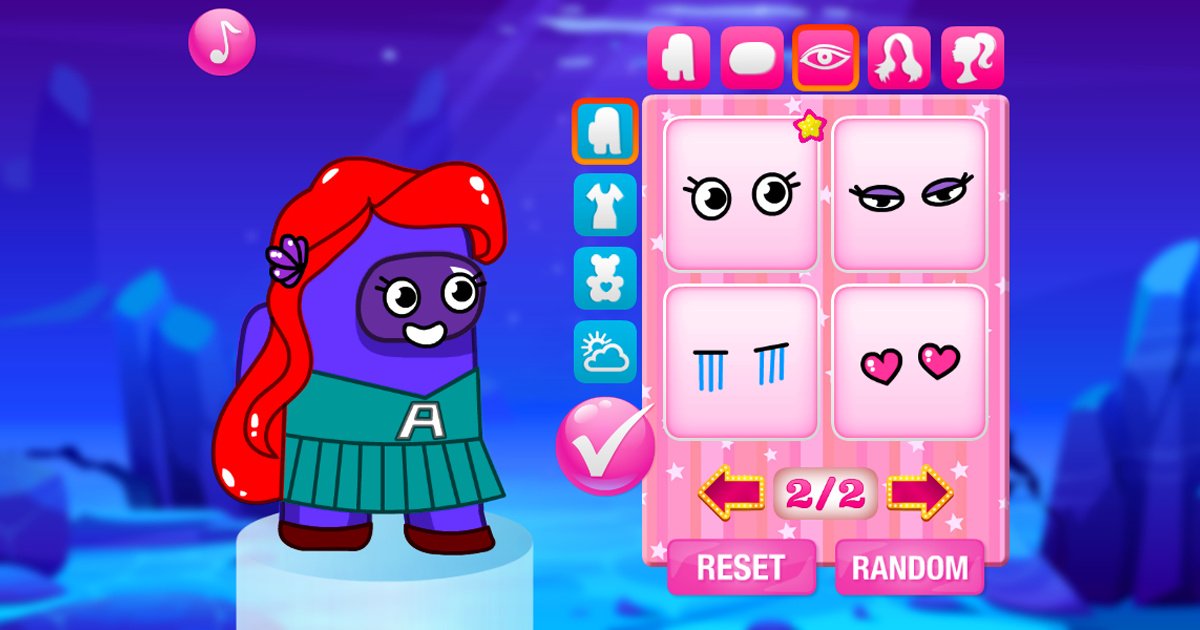Select the teddy bear accessories category

605,278
